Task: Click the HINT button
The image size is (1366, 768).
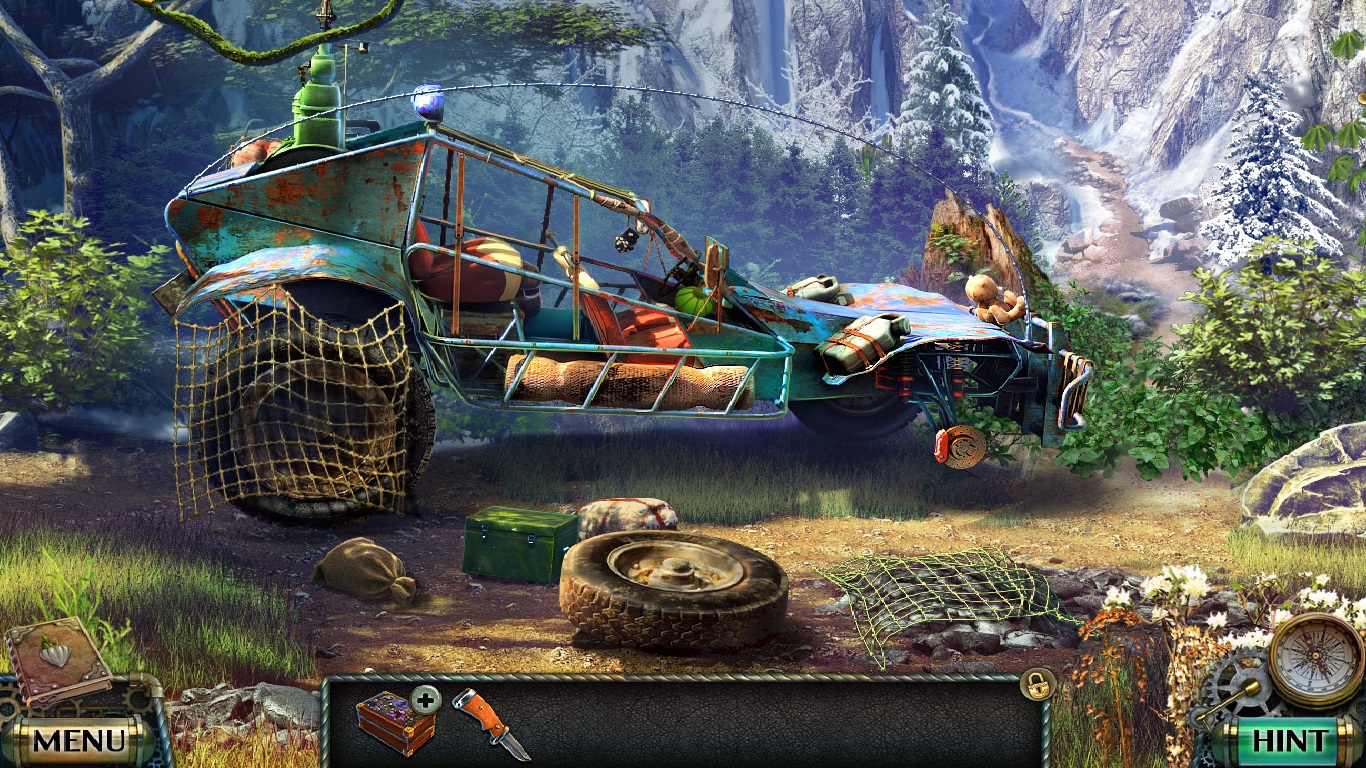Action: click(x=1289, y=742)
